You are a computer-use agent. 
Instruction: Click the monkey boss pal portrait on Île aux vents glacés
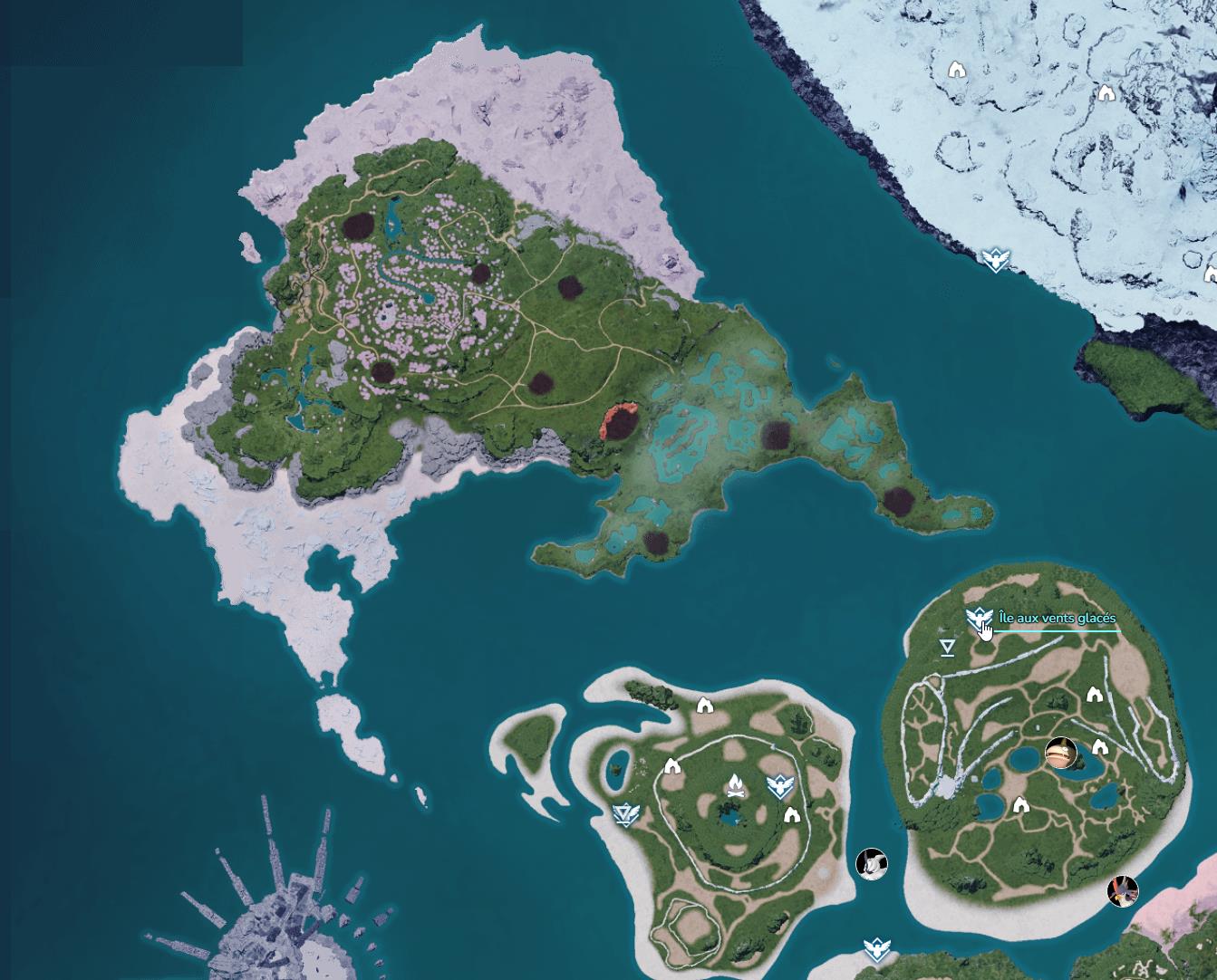[x=1061, y=754]
